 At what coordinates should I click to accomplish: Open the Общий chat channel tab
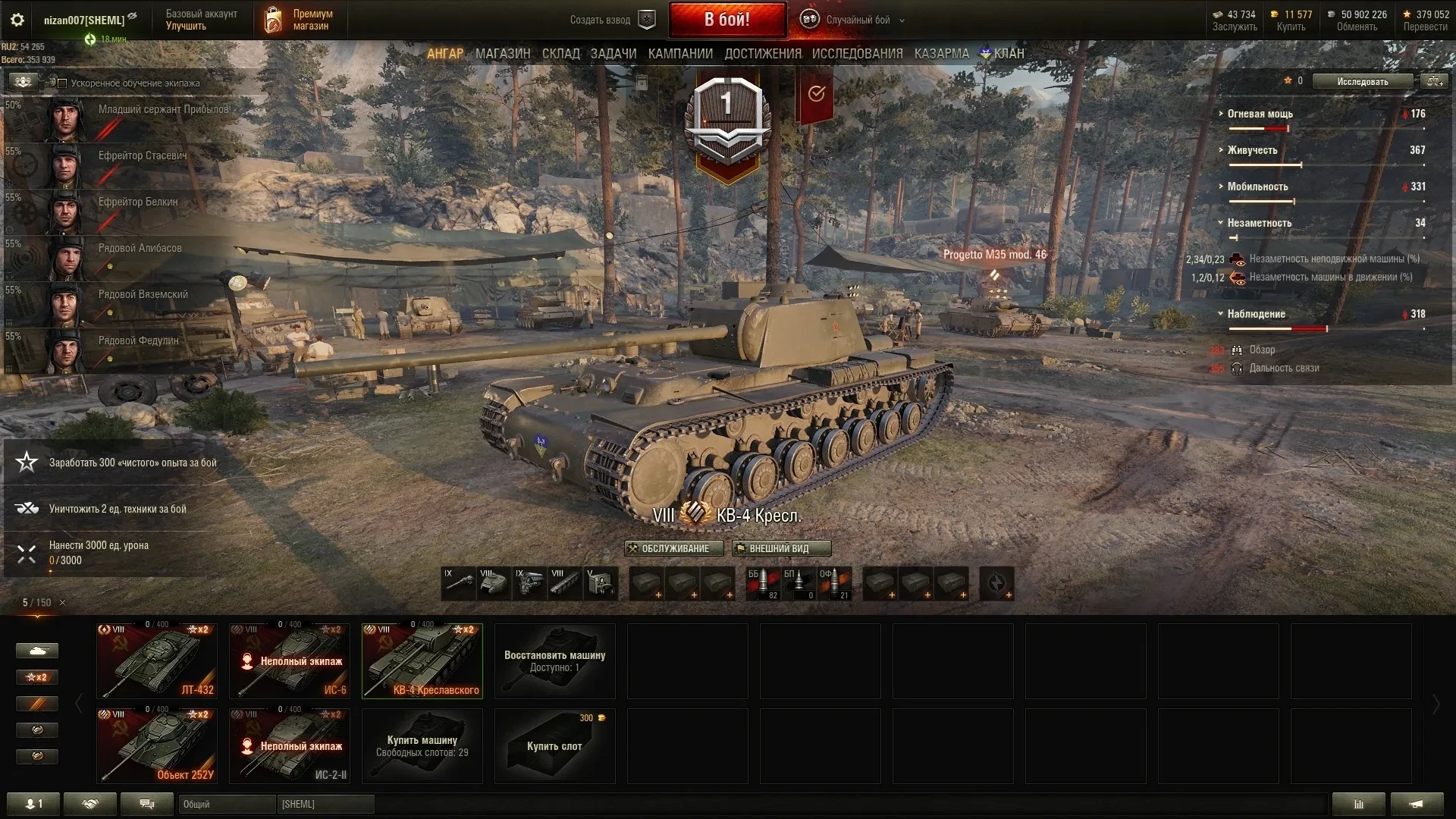[227, 804]
